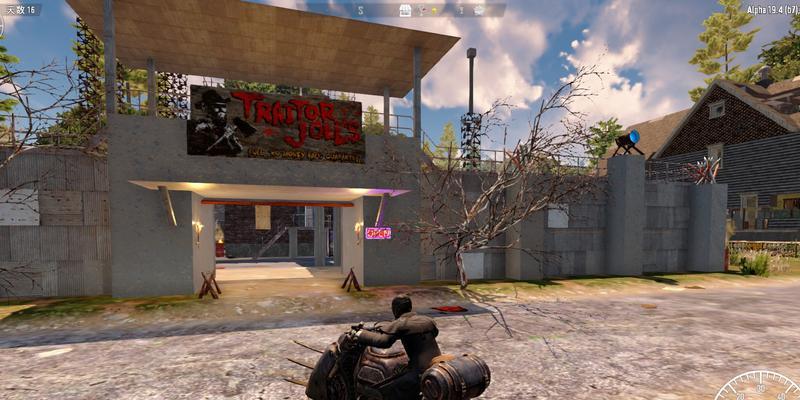
Task: Click the south heading letter on the compass
Action: [x=360, y=10]
